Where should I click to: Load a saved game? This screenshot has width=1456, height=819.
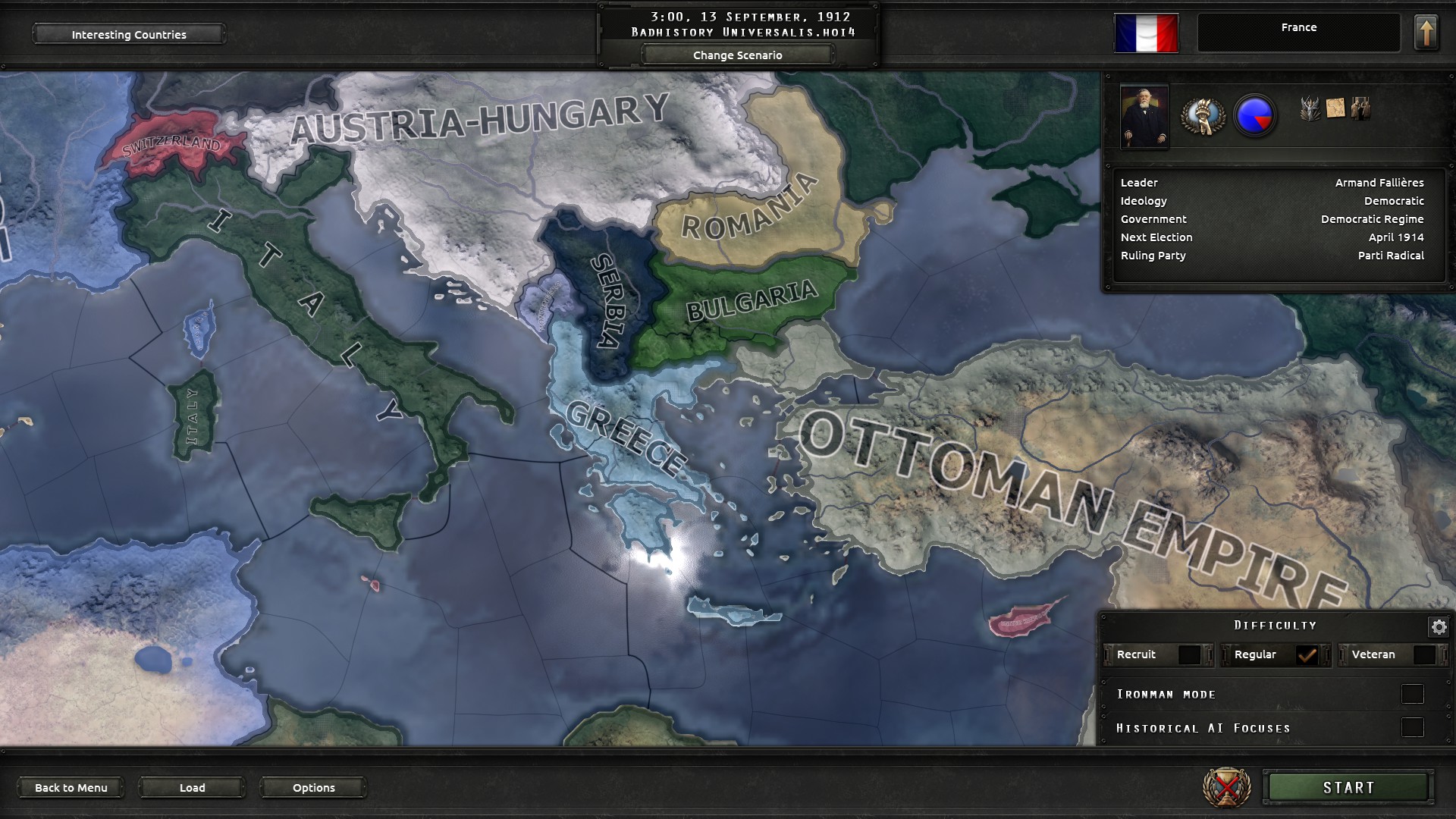pyautogui.click(x=192, y=787)
